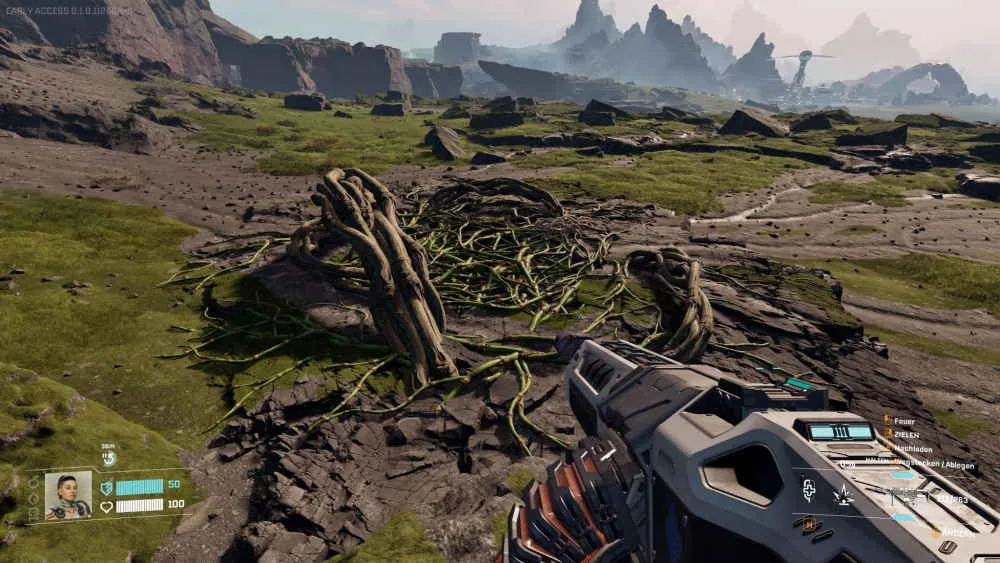Select the medkit cross icon
Screen dimensions: 1000x563
pos(809,489)
